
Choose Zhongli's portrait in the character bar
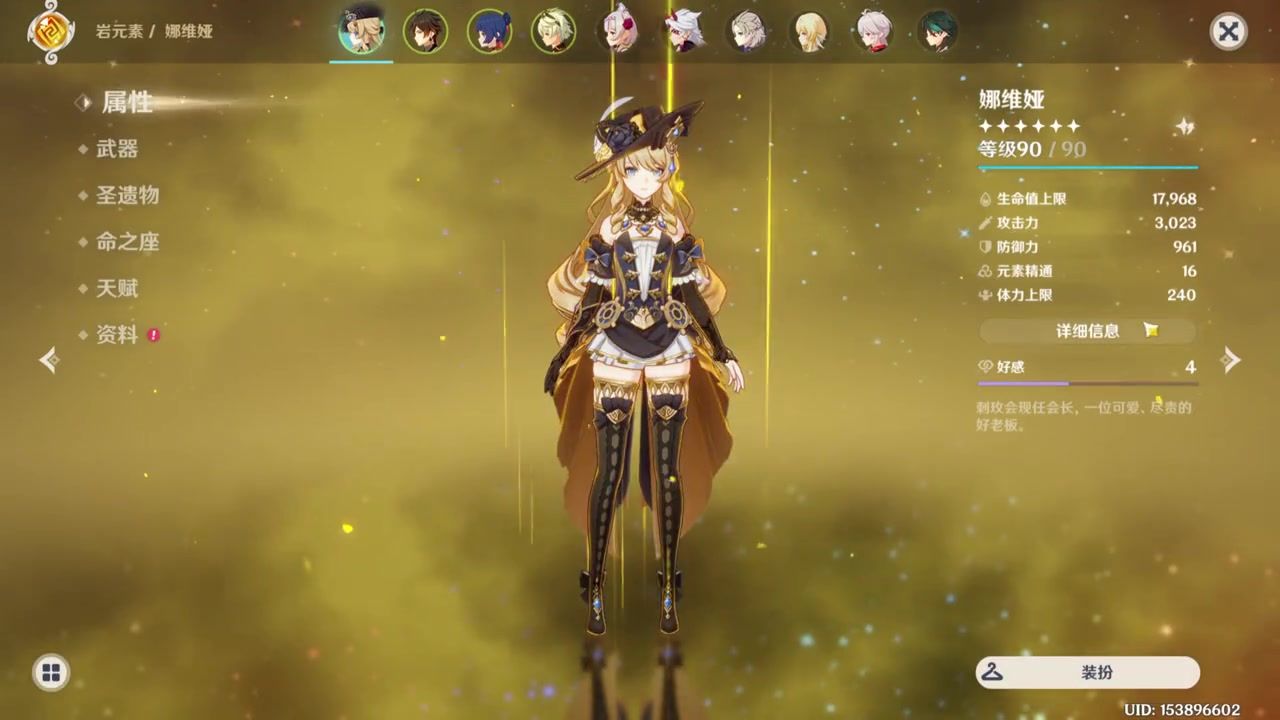[425, 31]
